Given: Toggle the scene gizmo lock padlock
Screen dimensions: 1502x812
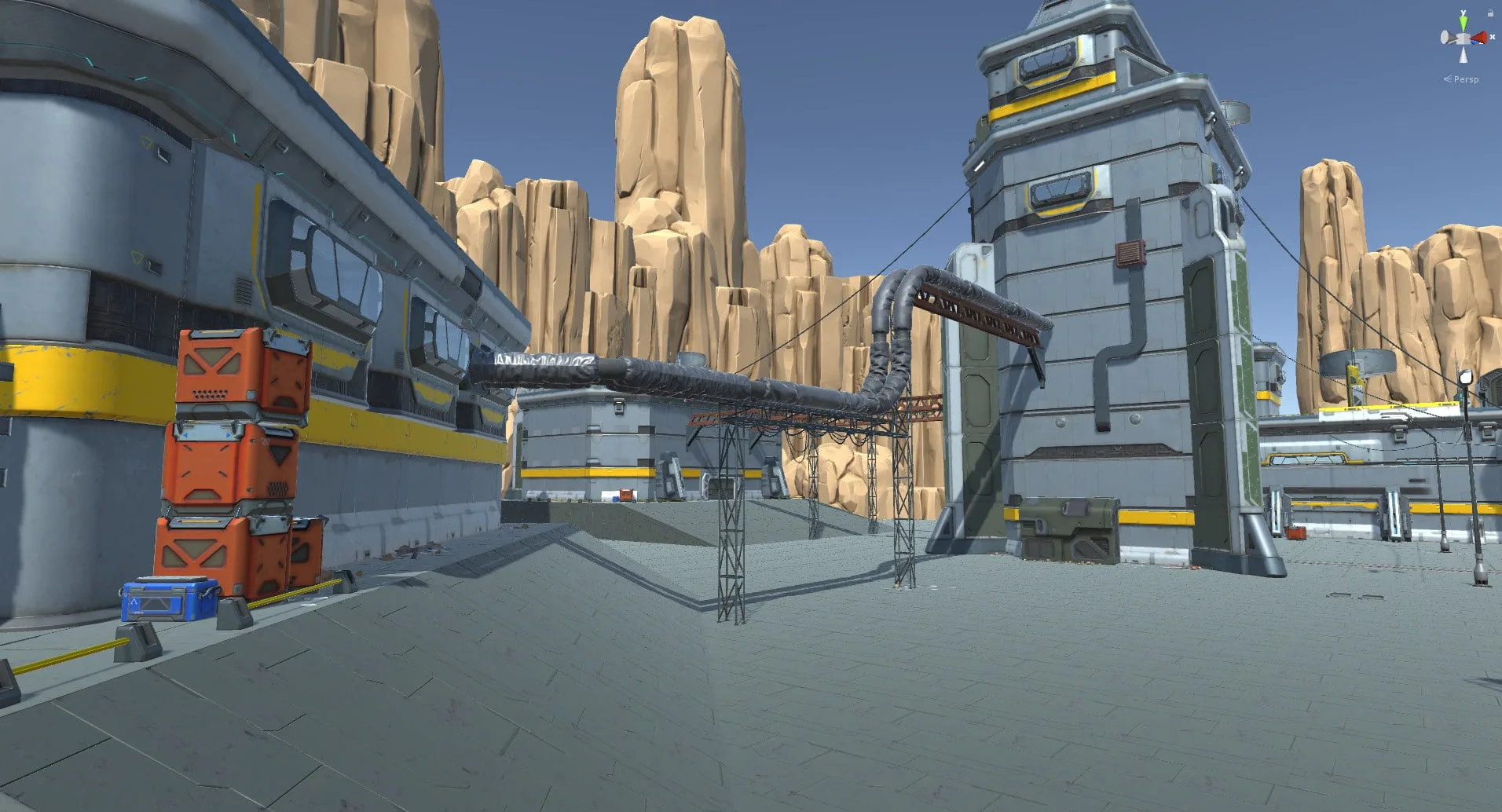Looking at the screenshot, I should 1490,13.
